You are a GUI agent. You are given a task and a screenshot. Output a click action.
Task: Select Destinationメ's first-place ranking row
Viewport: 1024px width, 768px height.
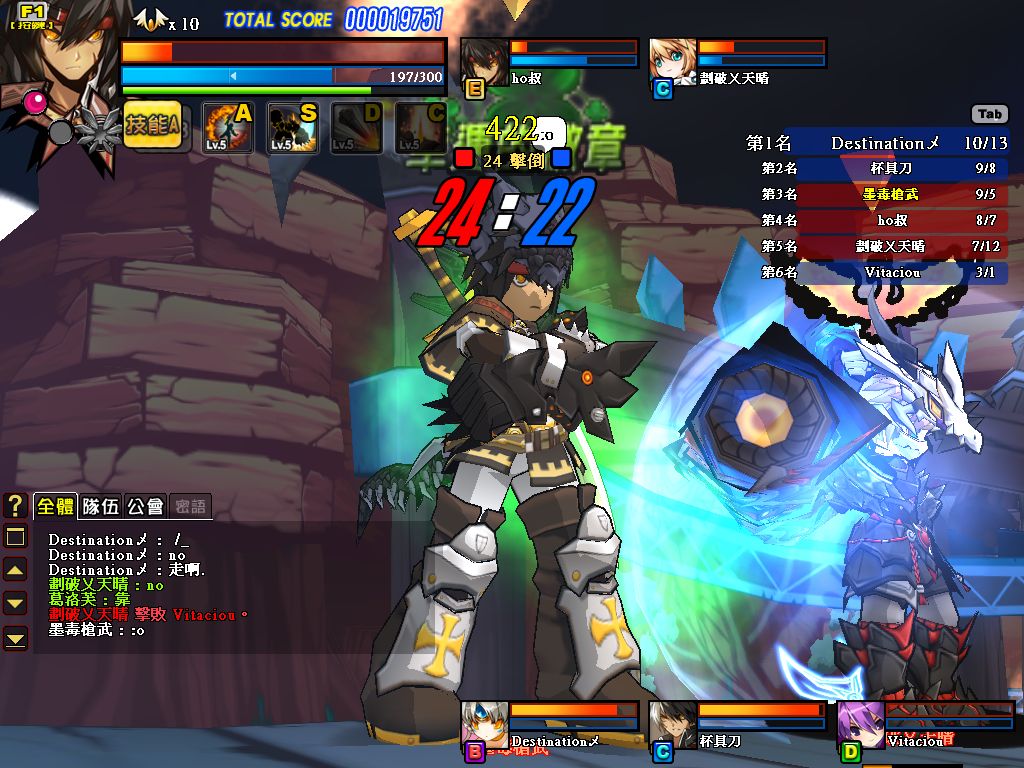(876, 143)
